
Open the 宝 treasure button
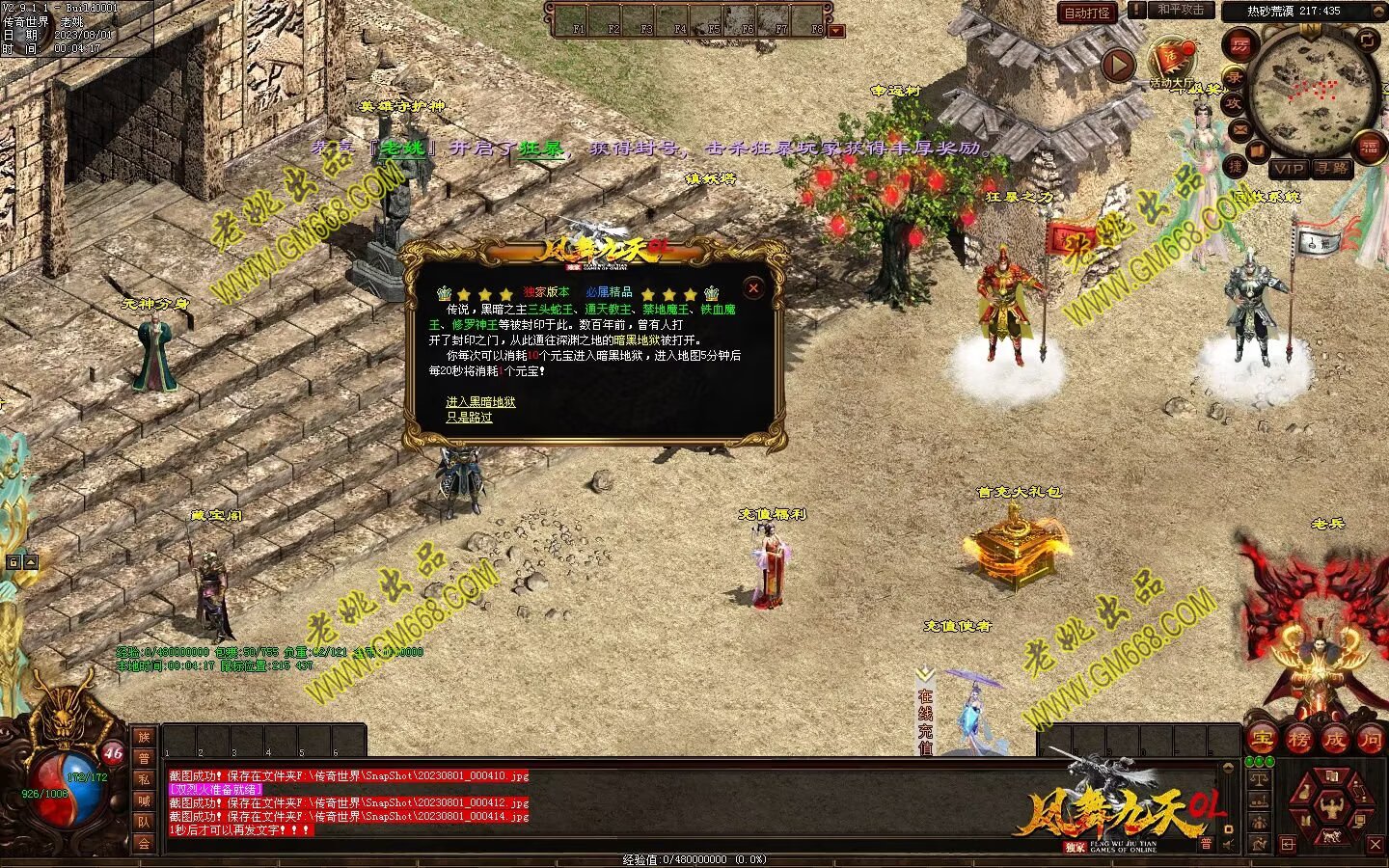pyautogui.click(x=1262, y=740)
